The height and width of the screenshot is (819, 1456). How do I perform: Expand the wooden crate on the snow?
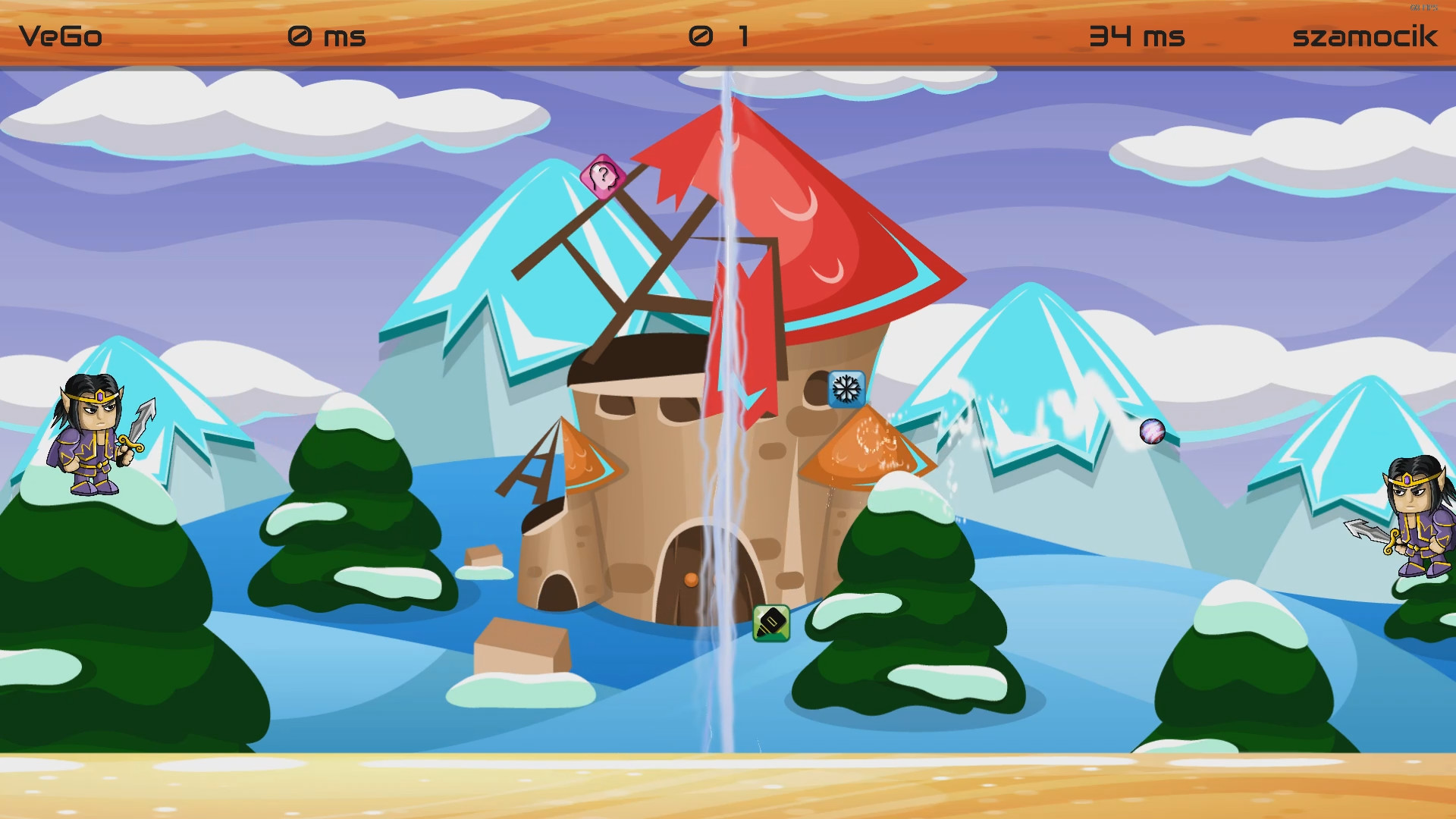click(x=523, y=645)
